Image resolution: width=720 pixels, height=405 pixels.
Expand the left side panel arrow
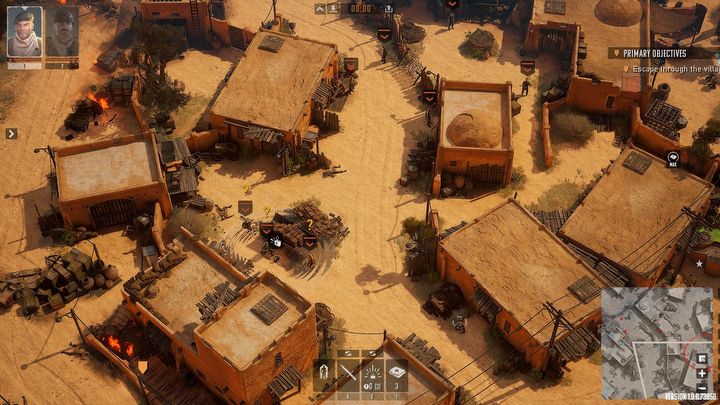[11, 133]
